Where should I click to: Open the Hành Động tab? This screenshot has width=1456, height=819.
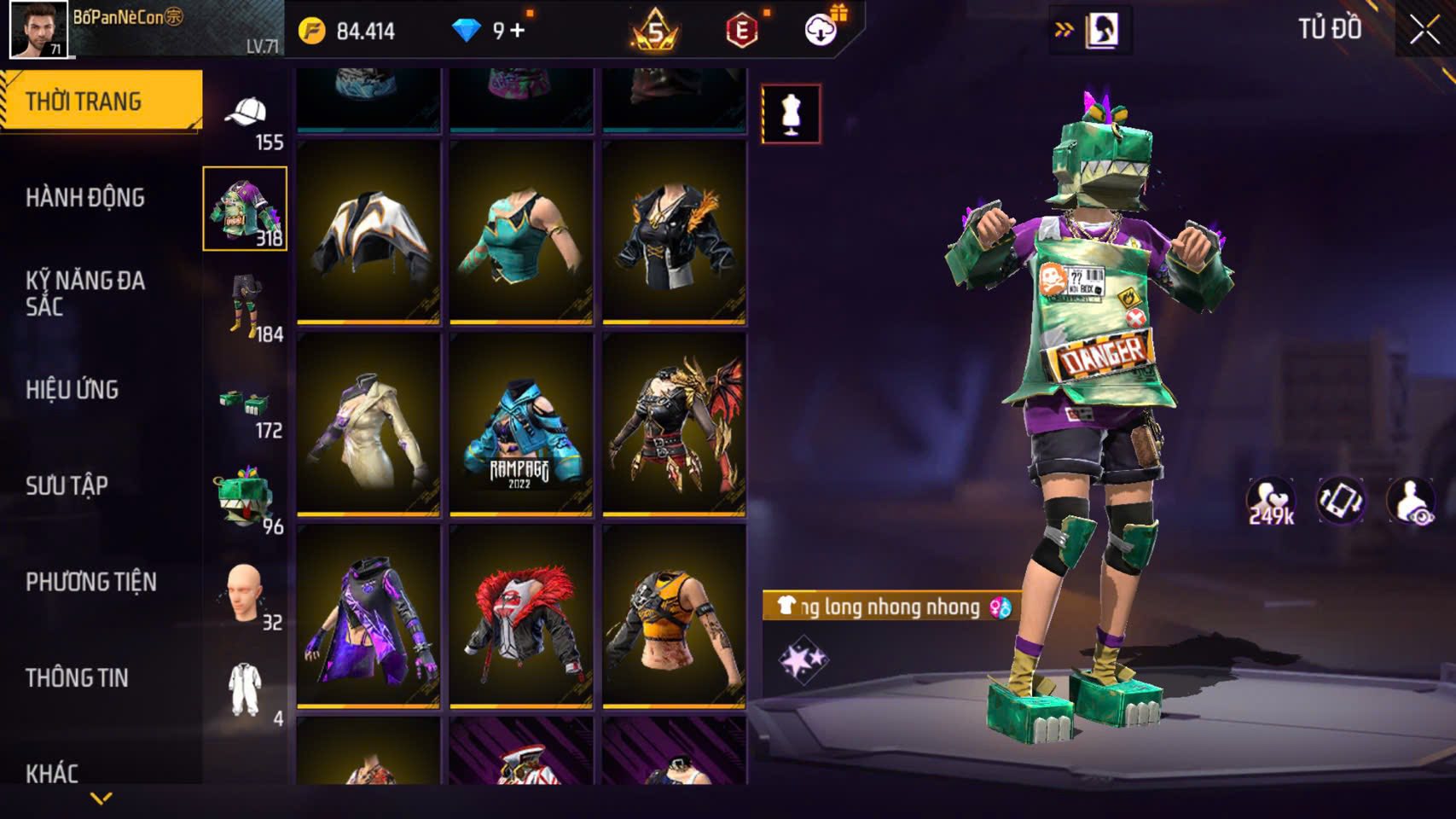pos(85,198)
